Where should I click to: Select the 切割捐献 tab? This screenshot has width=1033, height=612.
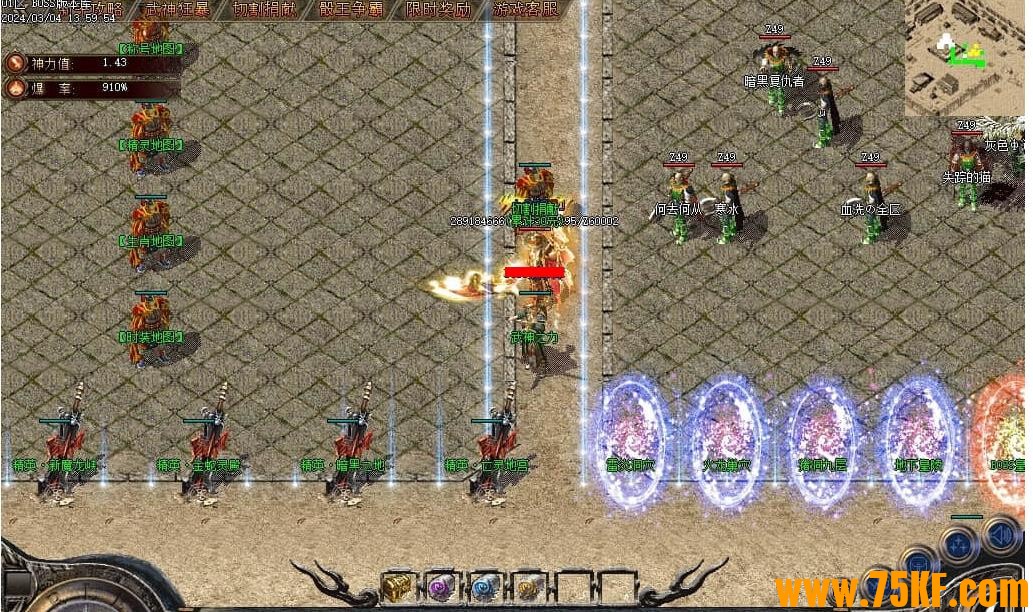(263, 10)
